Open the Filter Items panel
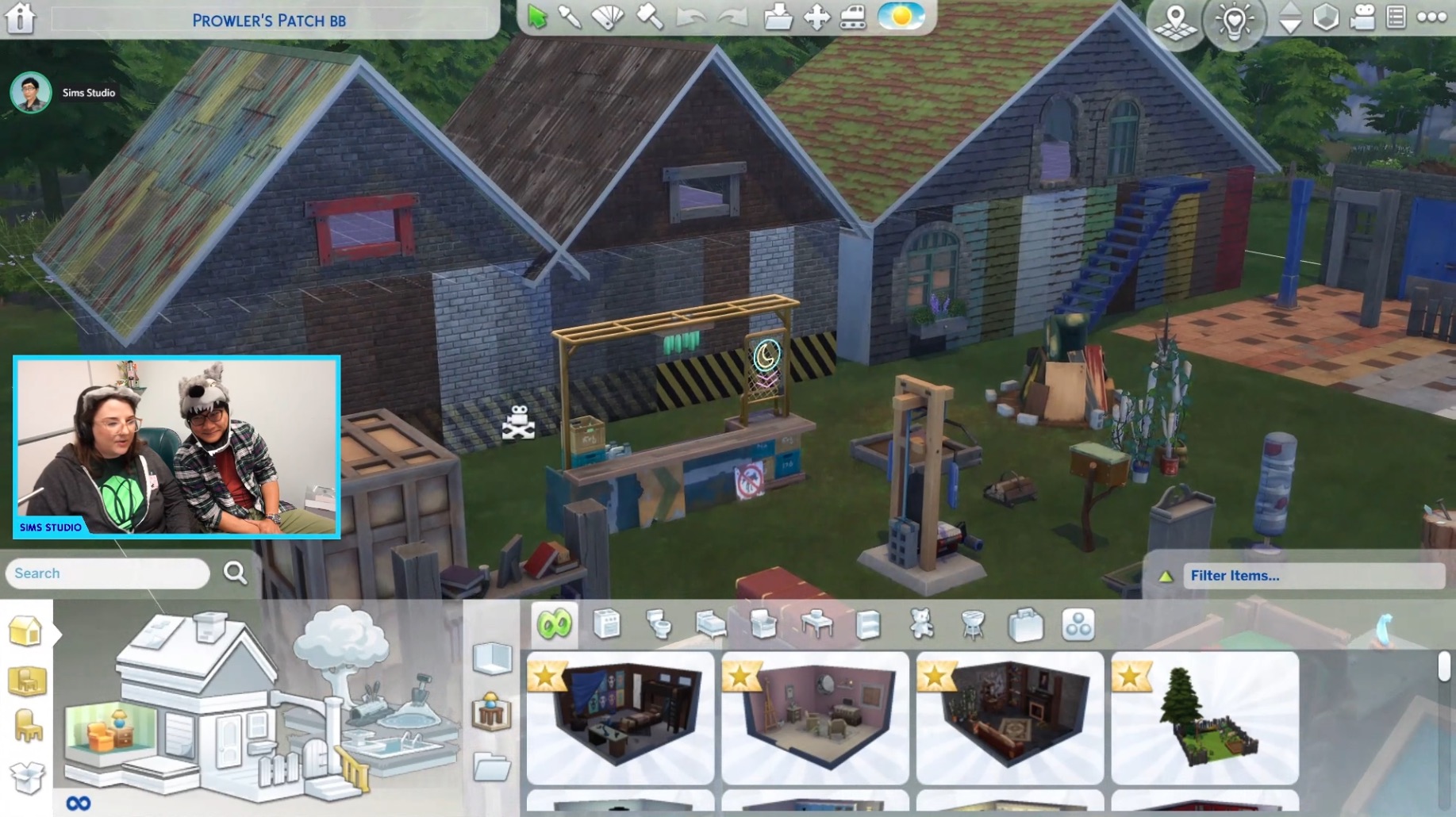The width and height of the screenshot is (1456, 817). 1313,576
